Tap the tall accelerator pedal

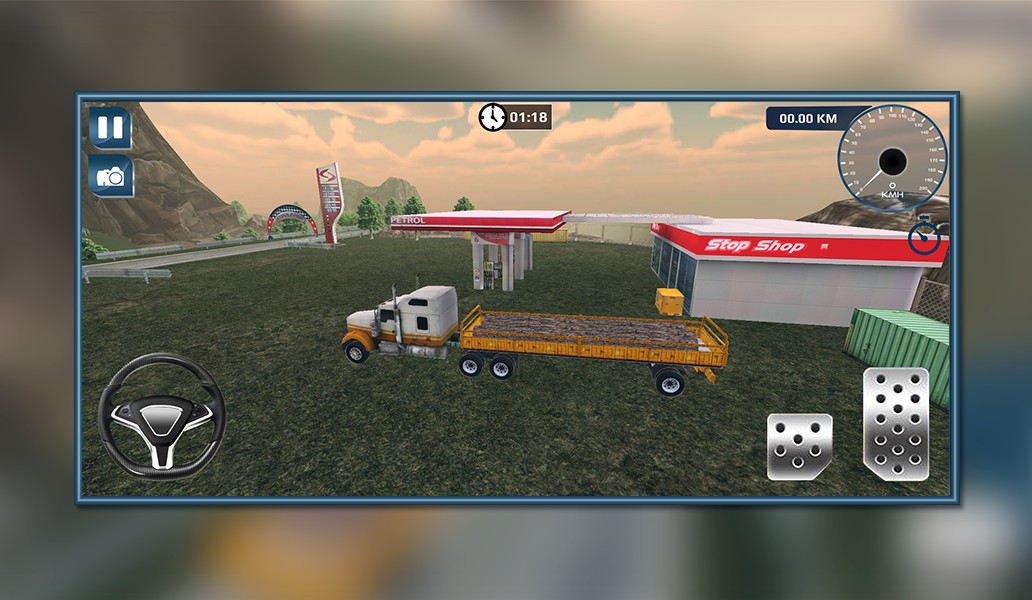[896, 424]
